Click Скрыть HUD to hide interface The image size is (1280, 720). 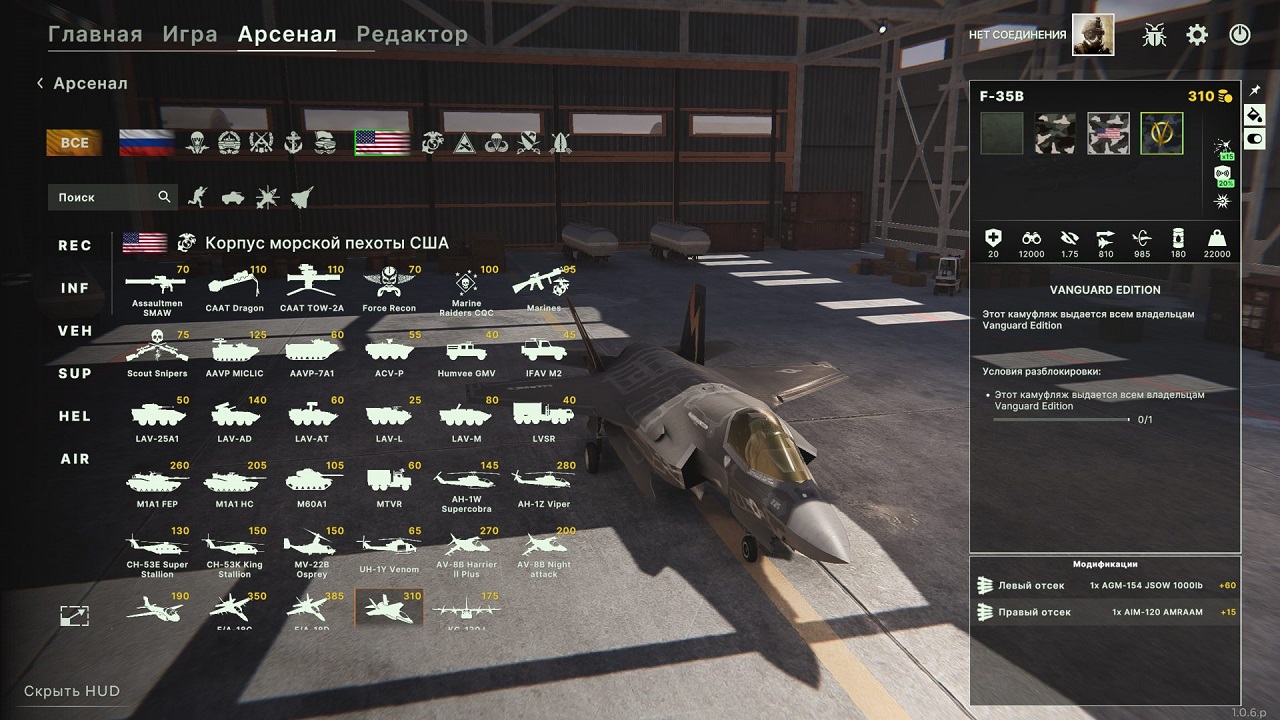[x=72, y=691]
